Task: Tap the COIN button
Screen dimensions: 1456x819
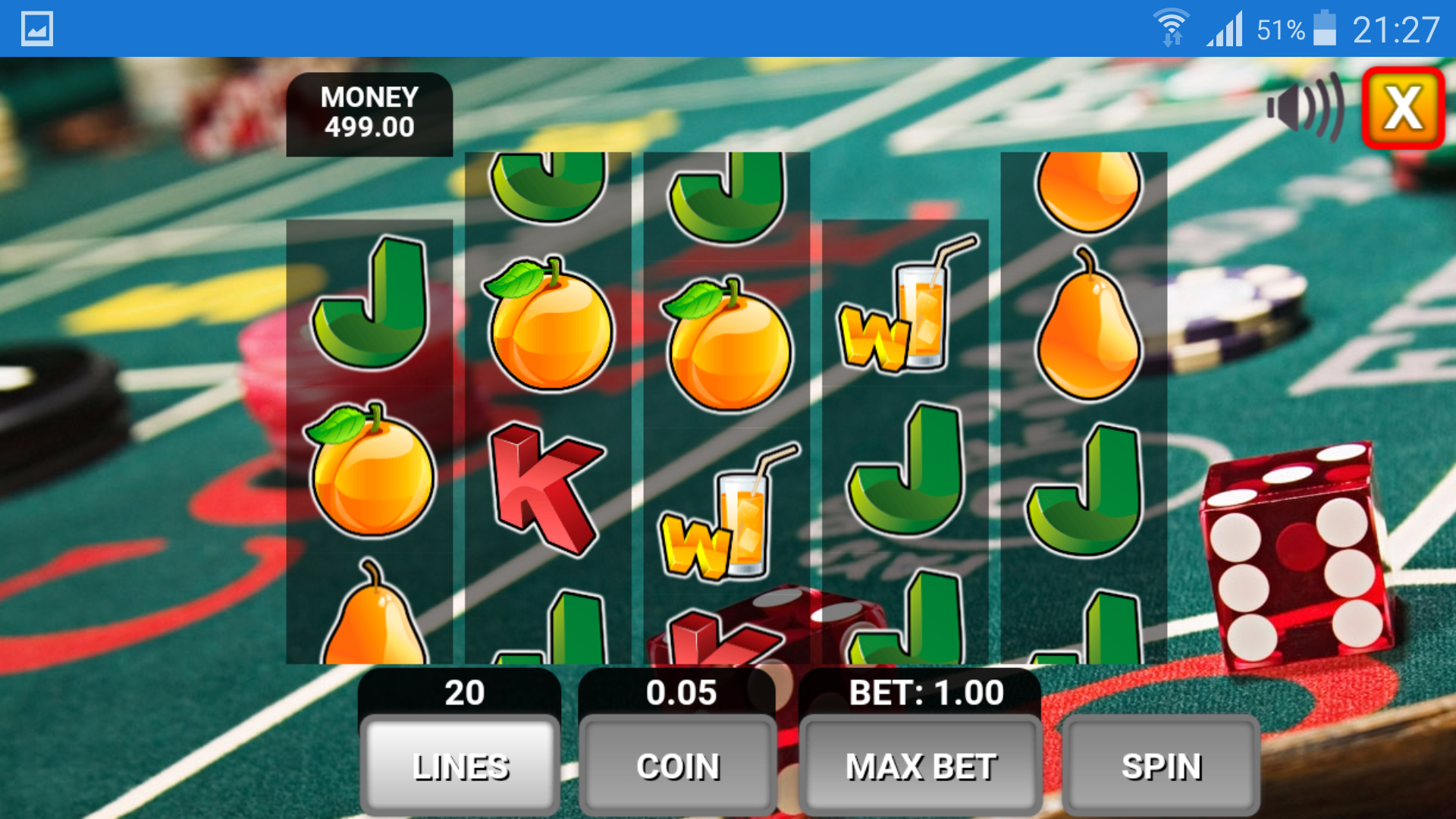Action: [x=677, y=766]
